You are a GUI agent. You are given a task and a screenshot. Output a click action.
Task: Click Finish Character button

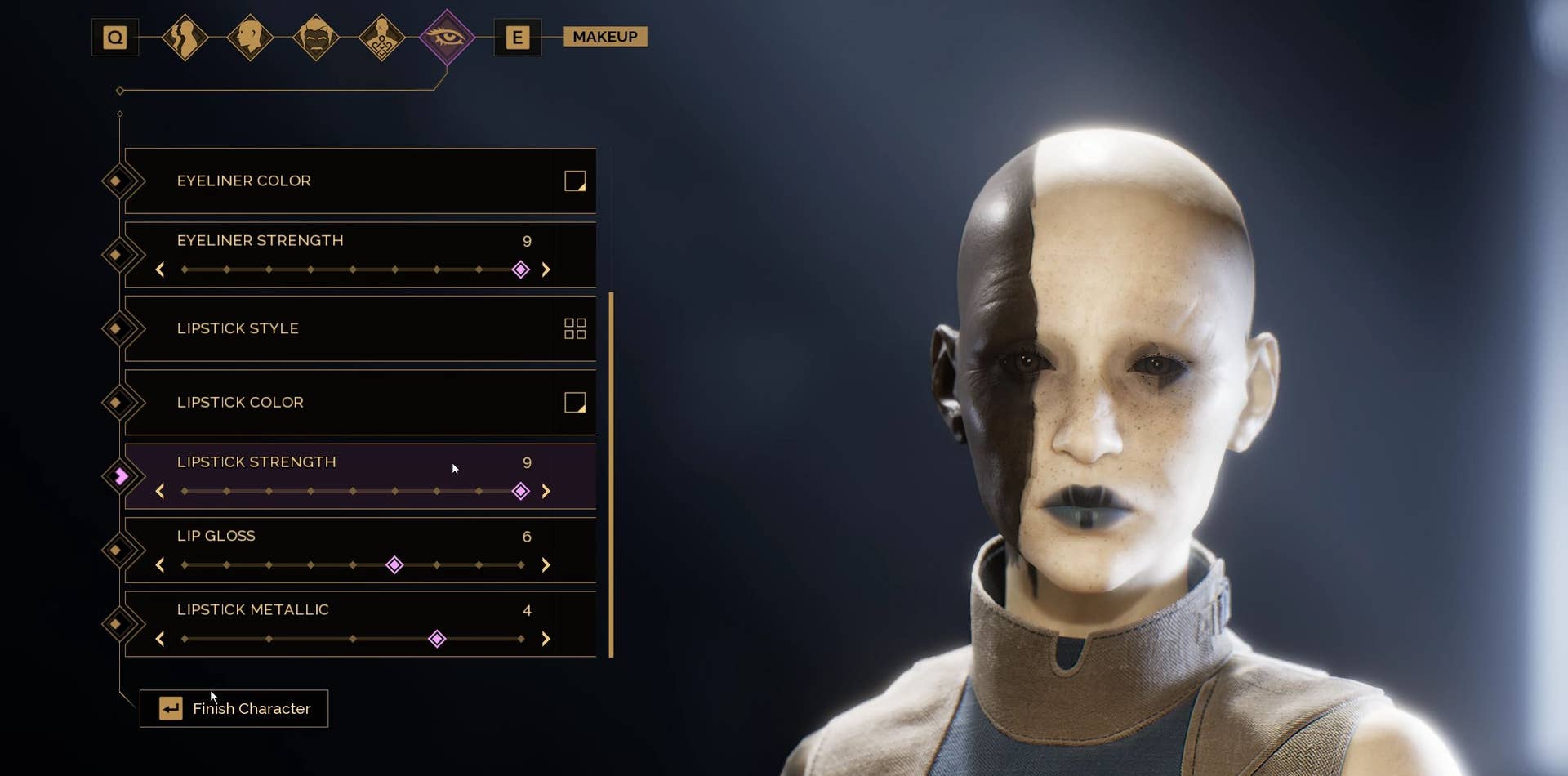pyautogui.click(x=234, y=708)
